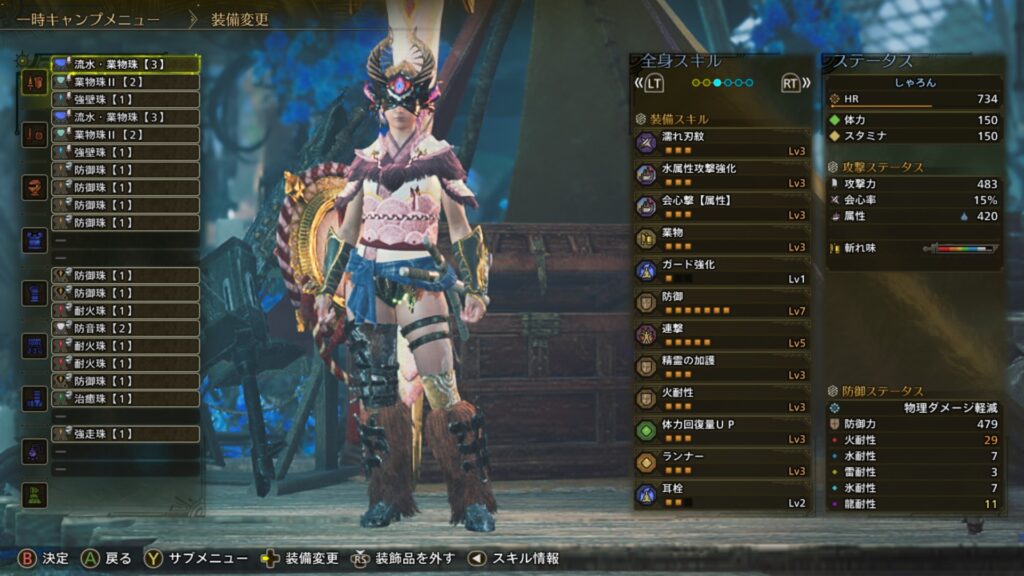This screenshot has width=1024, height=576.
Task: Choose the 防音珠【2】 decoration row
Action: [125, 328]
